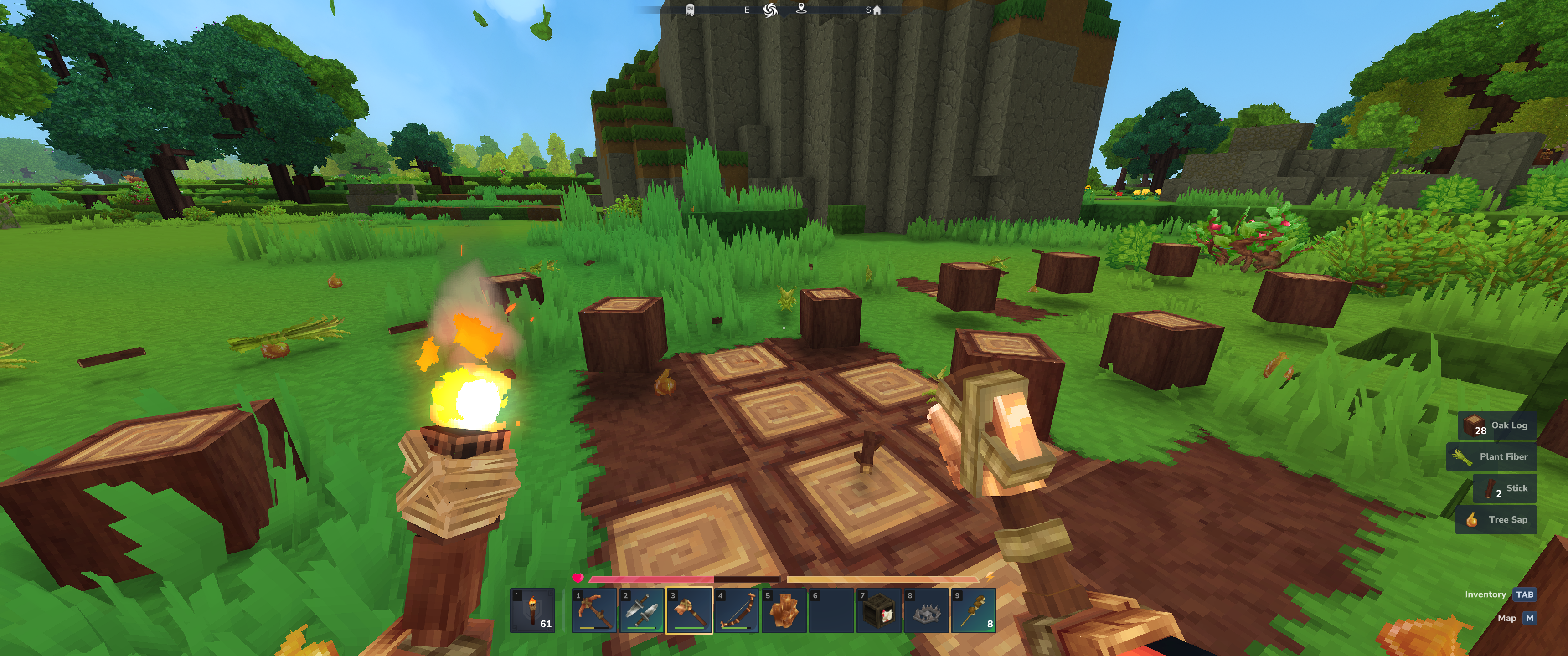The image size is (1568, 656).
Task: Pick the chicken crate hotbar slot
Action: tap(879, 610)
